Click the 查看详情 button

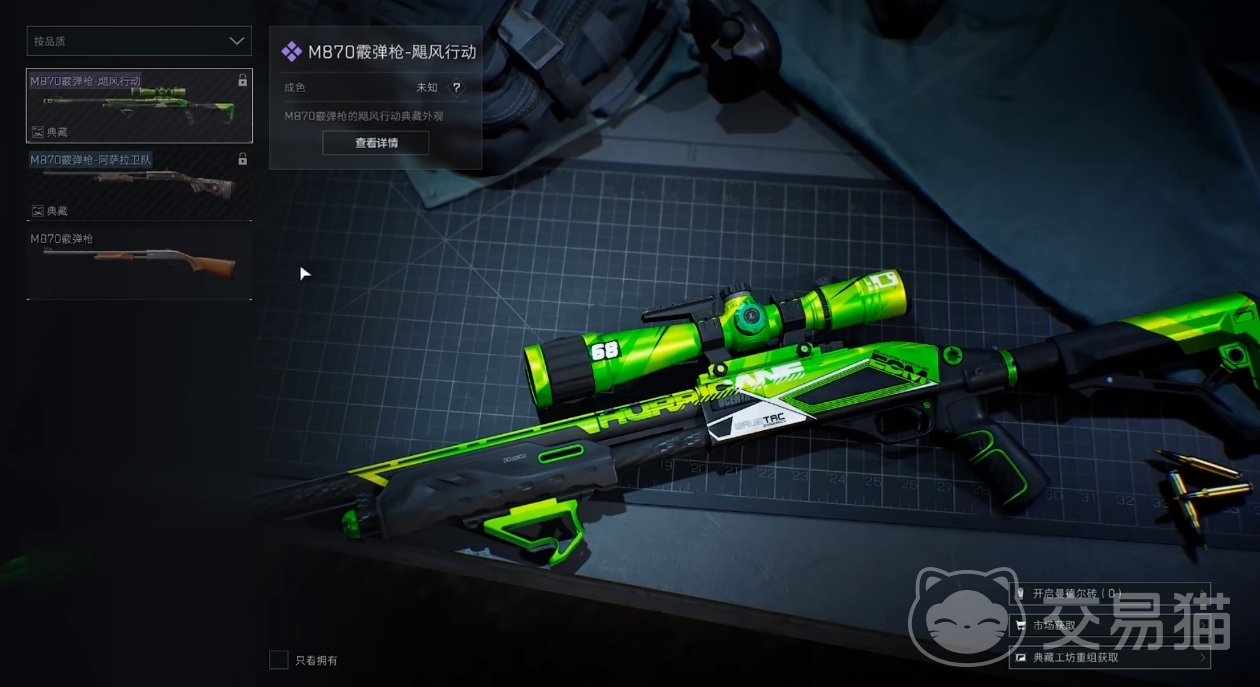click(376, 143)
